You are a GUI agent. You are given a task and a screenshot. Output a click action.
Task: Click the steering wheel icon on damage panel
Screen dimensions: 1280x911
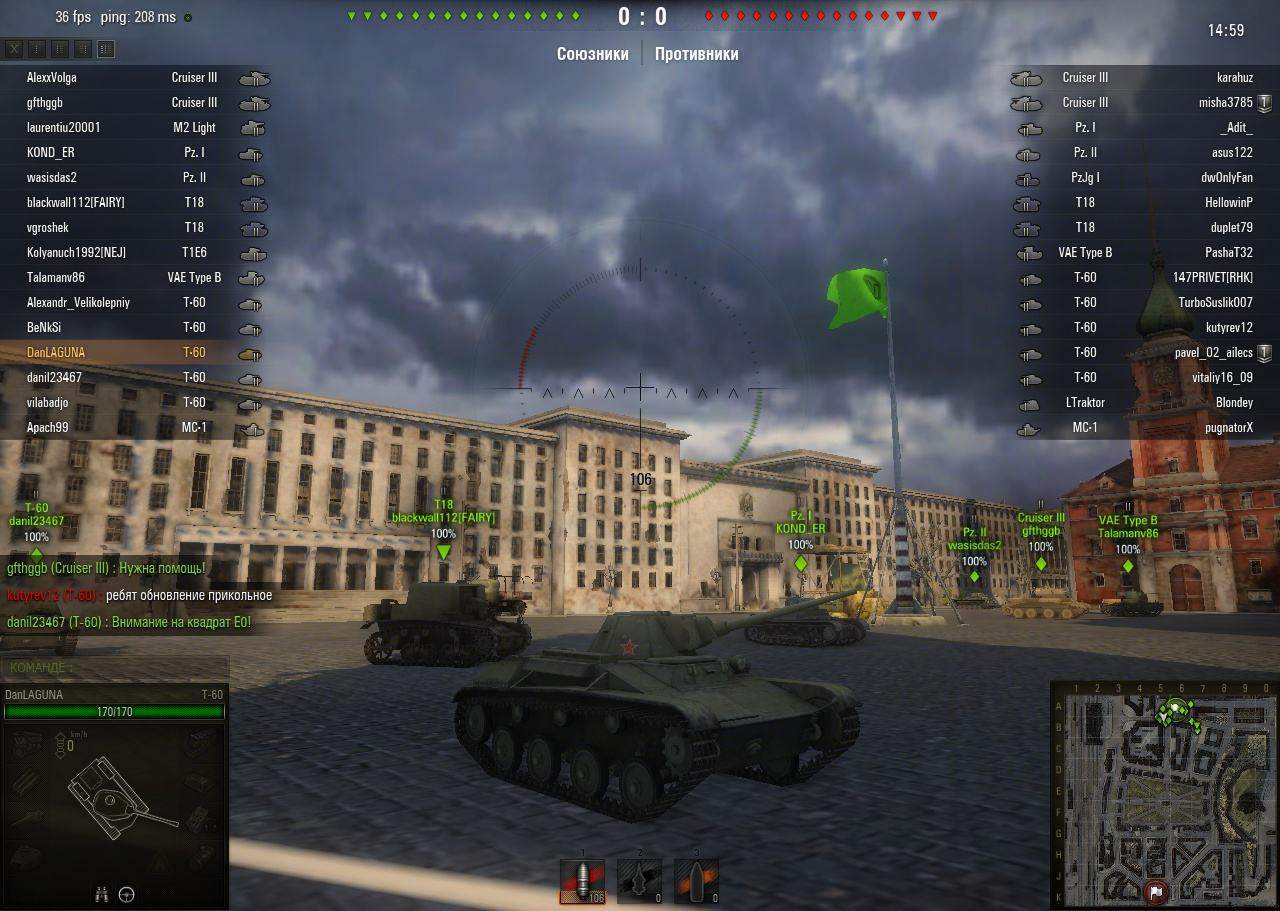tap(127, 894)
